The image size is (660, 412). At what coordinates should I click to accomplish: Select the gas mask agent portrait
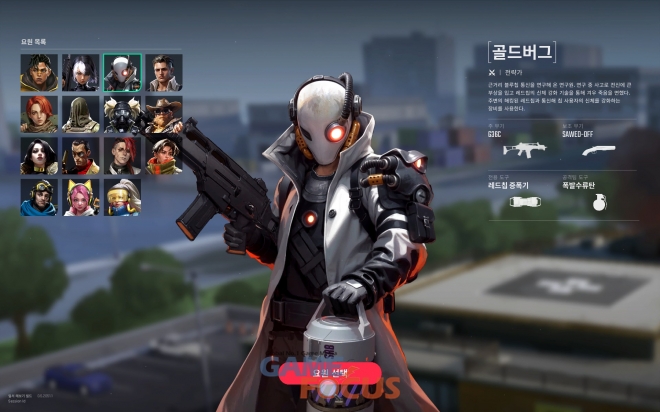122,114
